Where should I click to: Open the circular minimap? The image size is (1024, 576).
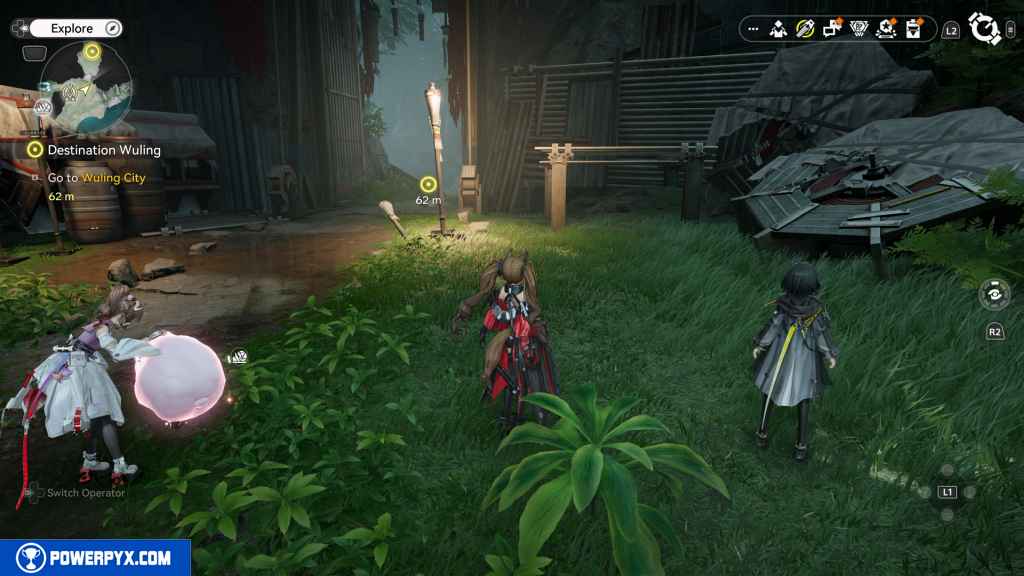coord(85,89)
